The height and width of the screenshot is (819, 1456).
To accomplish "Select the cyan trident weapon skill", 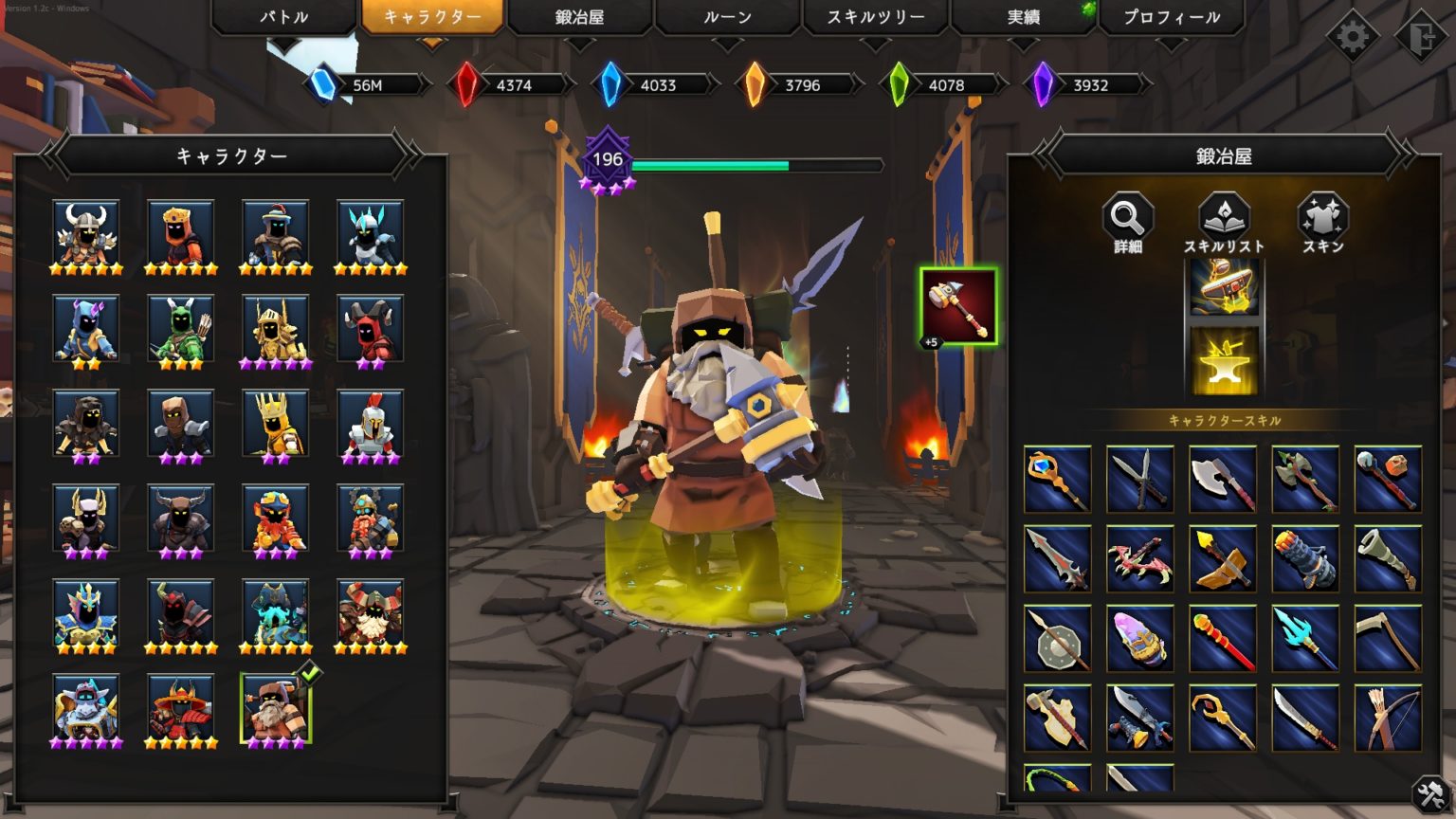I will 1305,638.
